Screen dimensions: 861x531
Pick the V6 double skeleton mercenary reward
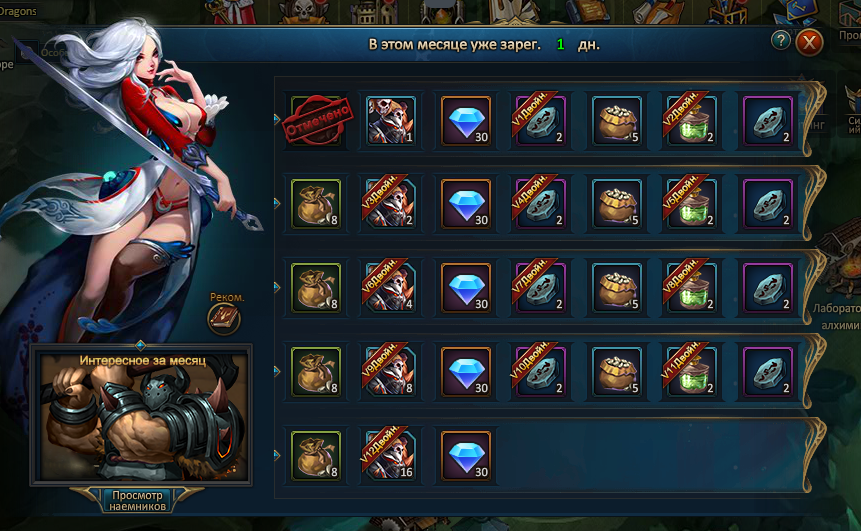[391, 289]
